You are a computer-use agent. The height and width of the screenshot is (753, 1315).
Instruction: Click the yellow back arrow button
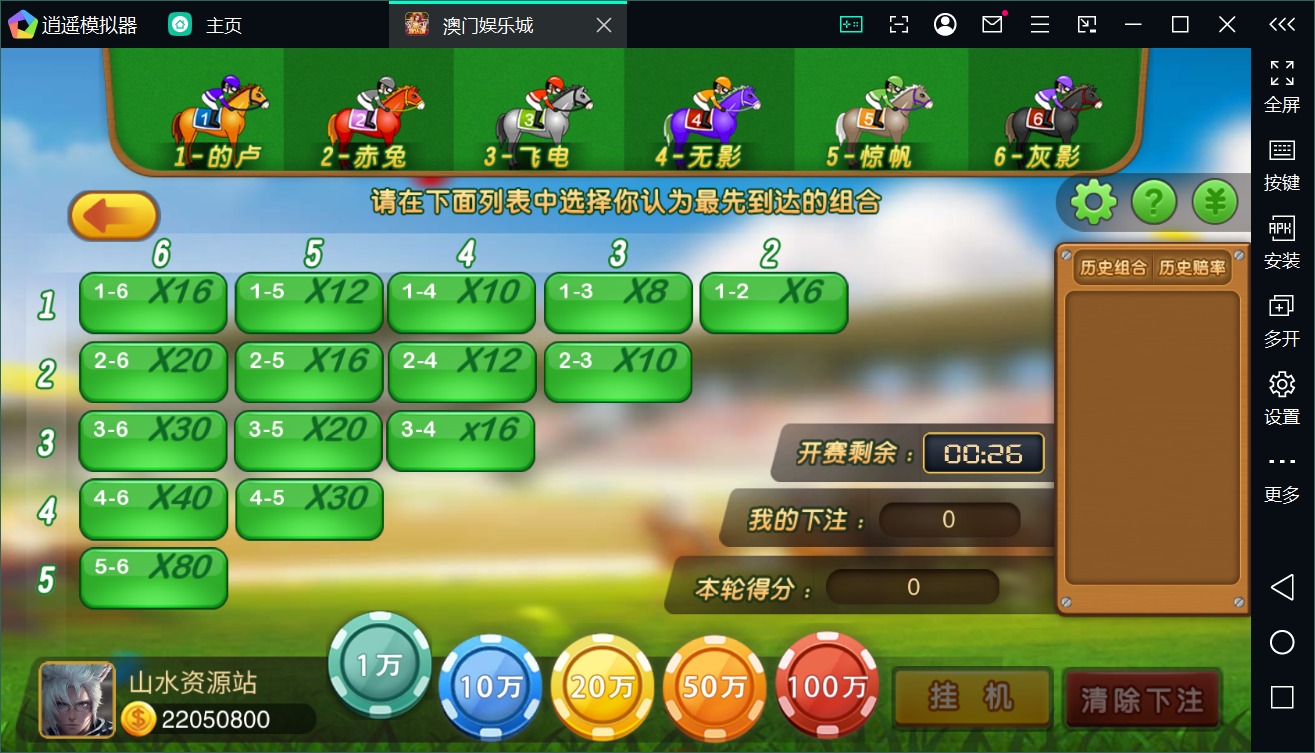tap(113, 215)
